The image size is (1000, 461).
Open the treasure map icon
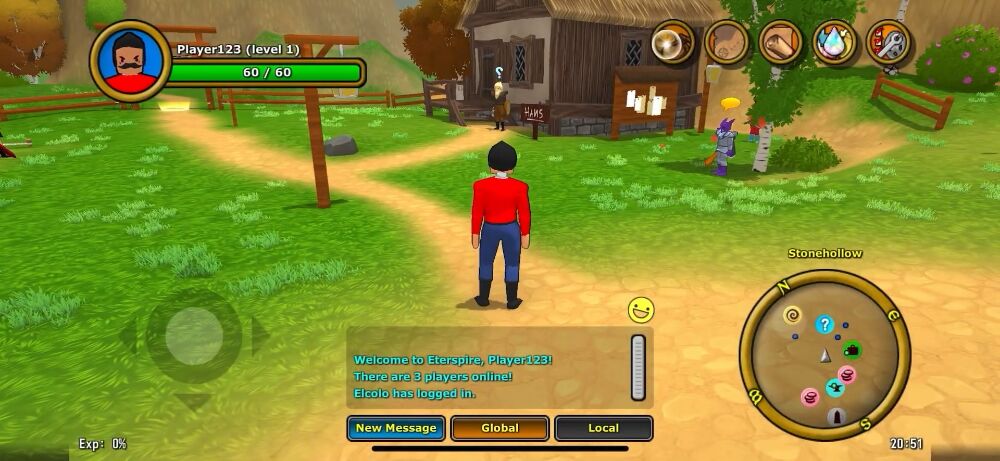727,43
